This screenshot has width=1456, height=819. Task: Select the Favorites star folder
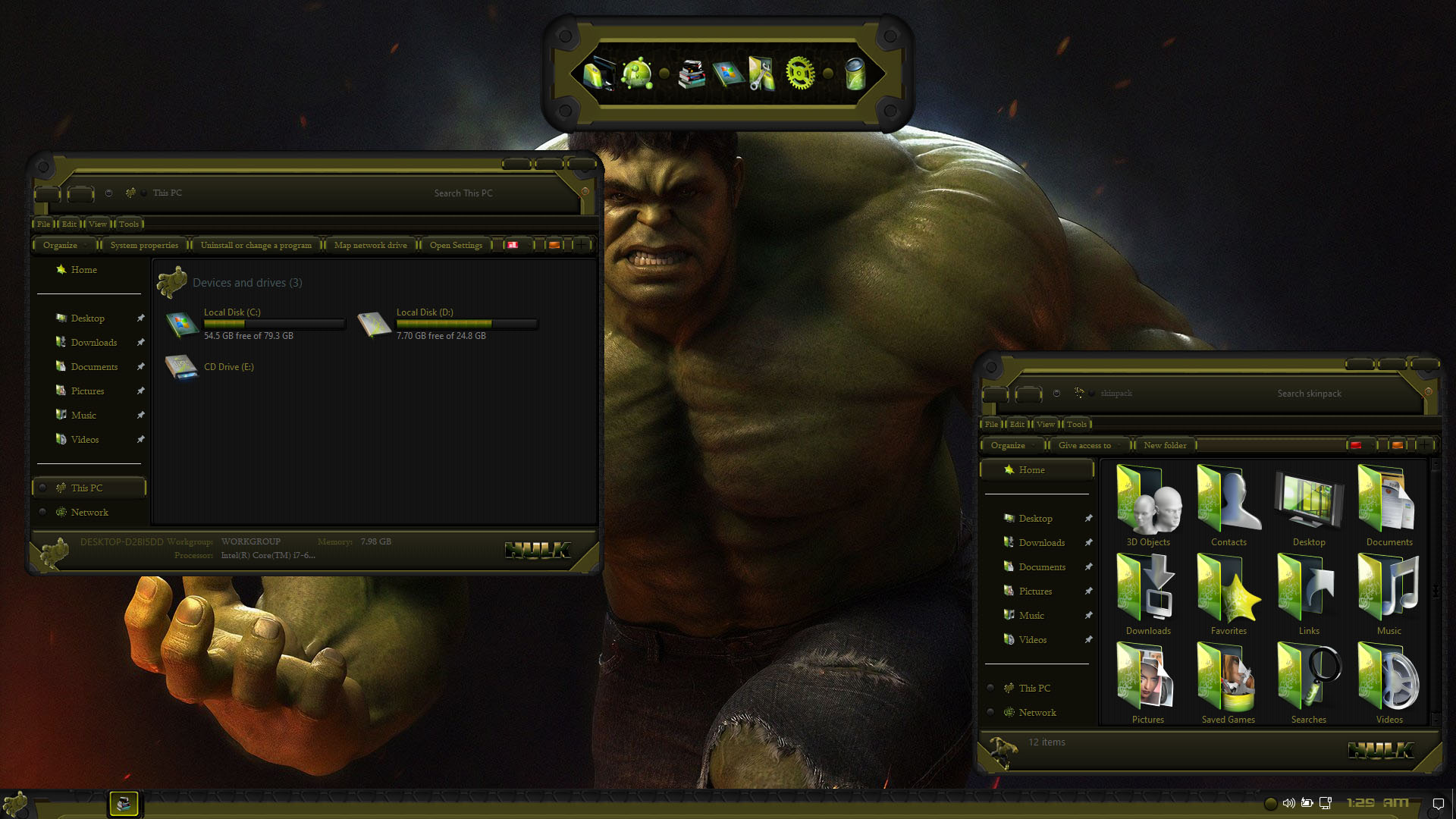(x=1228, y=593)
